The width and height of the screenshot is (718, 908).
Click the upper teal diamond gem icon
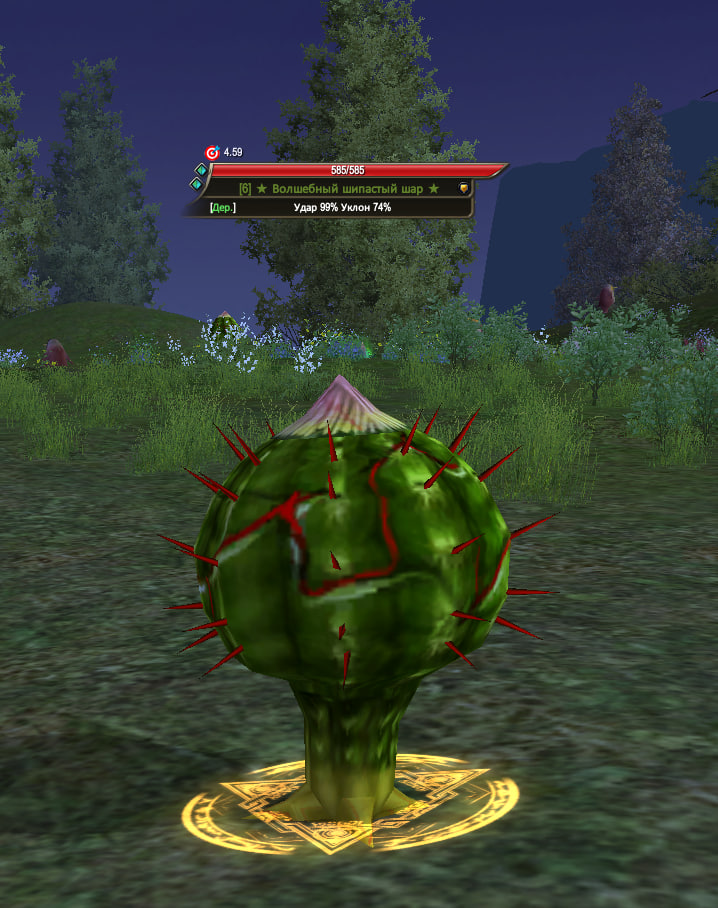[200, 171]
